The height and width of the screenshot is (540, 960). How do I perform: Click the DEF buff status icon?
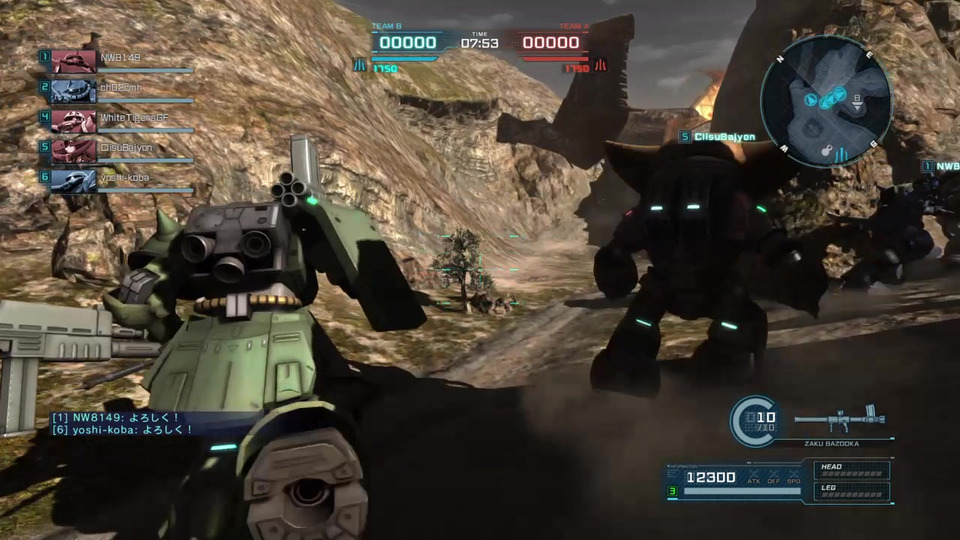774,476
